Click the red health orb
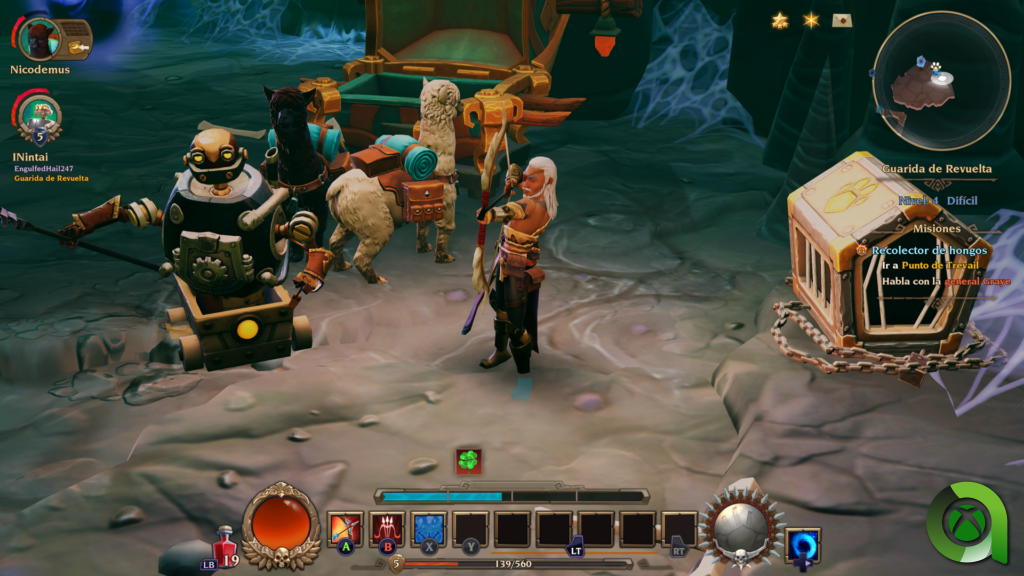The width and height of the screenshot is (1024, 576). tap(282, 524)
